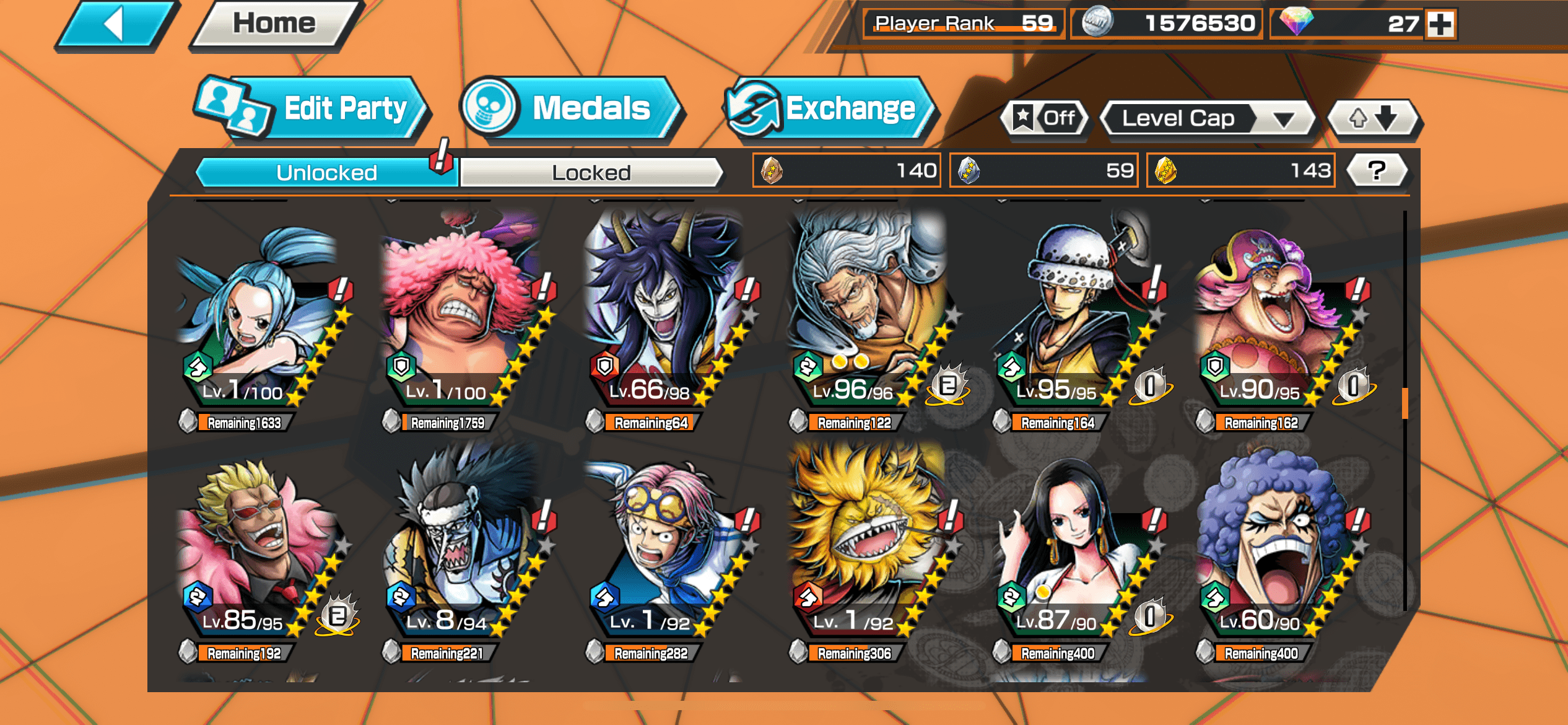Open the Edit Party screen
1568x725 pixels.
pyautogui.click(x=313, y=109)
